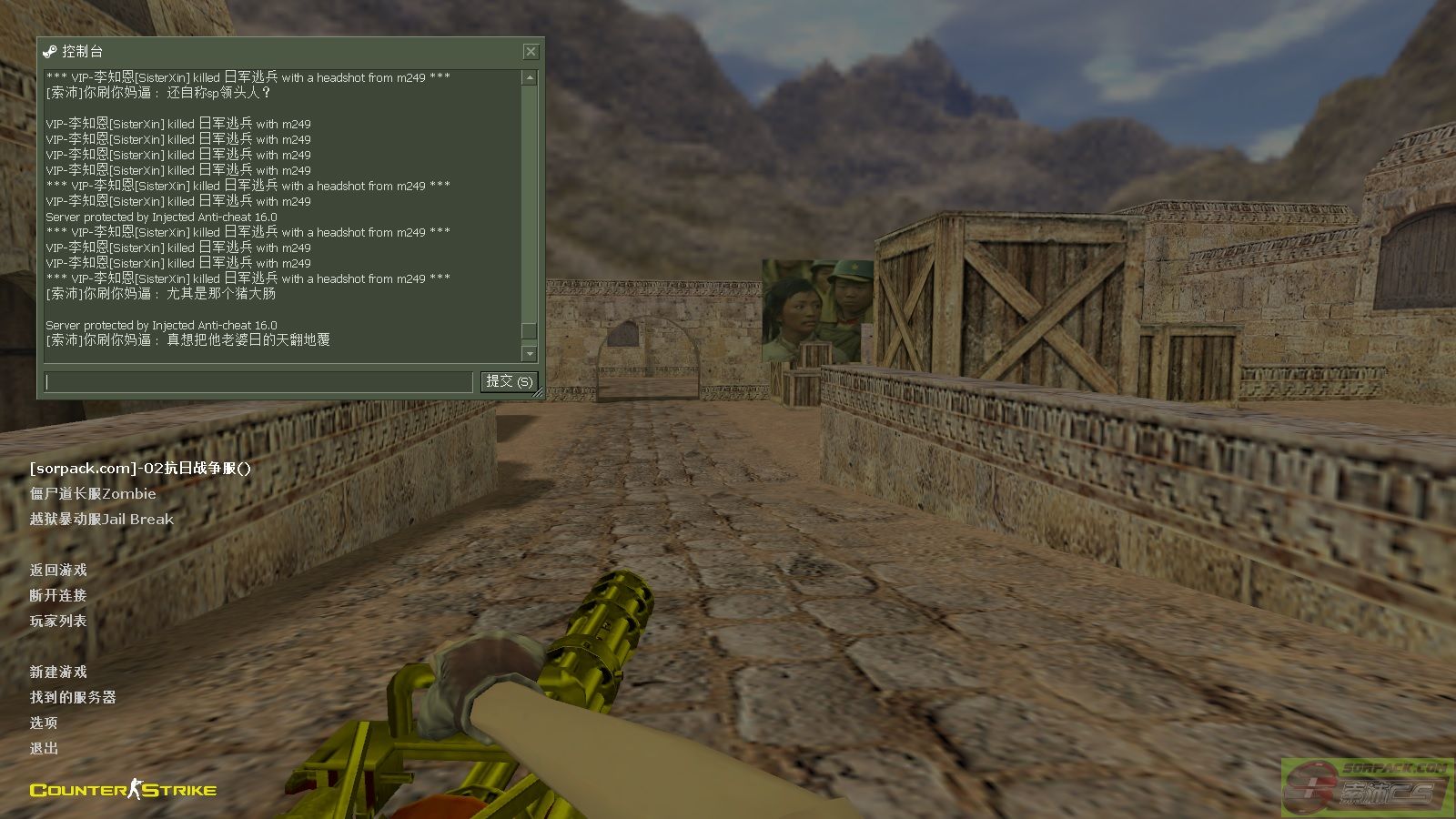Choose 返回游戏 to resume the game

pos(58,571)
